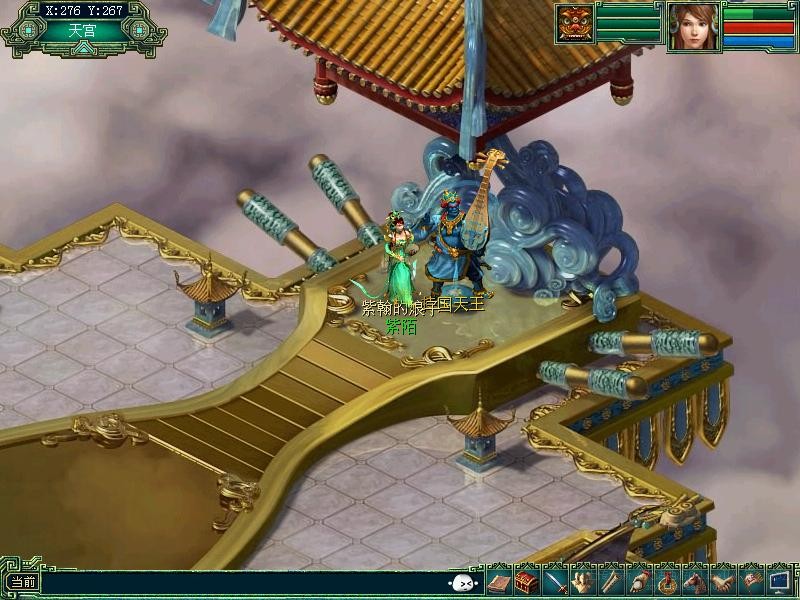This screenshot has height=600, width=800.
Task: Click the chat input bar
Action: pos(240,582)
